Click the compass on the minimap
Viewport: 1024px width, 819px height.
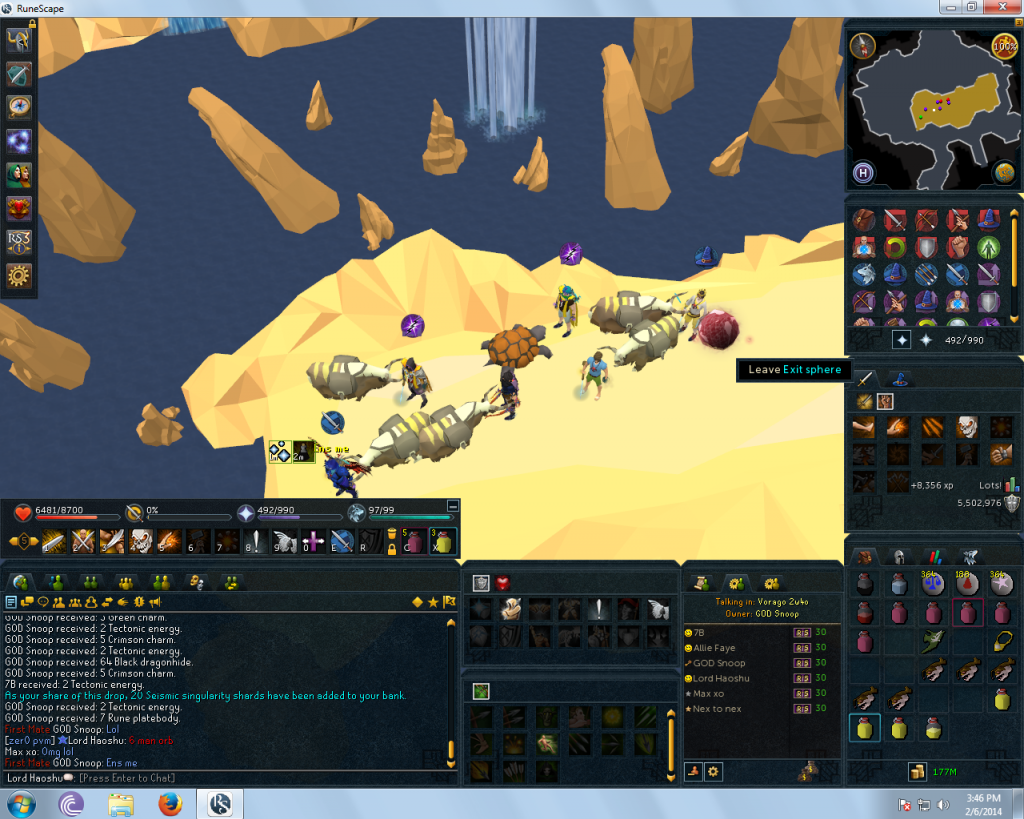pos(862,45)
